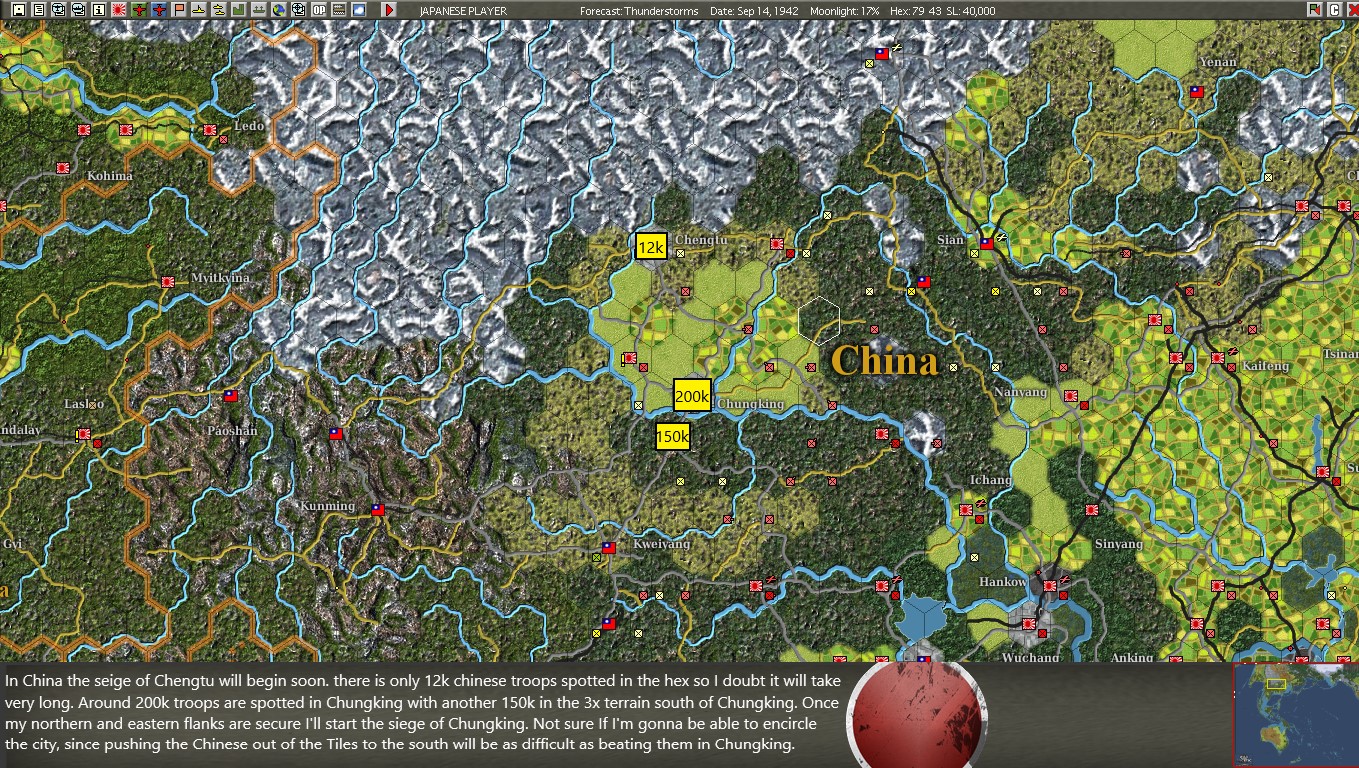The width and height of the screenshot is (1359, 768).
Task: Select the 12k unit stack near Chengtu
Action: click(651, 245)
